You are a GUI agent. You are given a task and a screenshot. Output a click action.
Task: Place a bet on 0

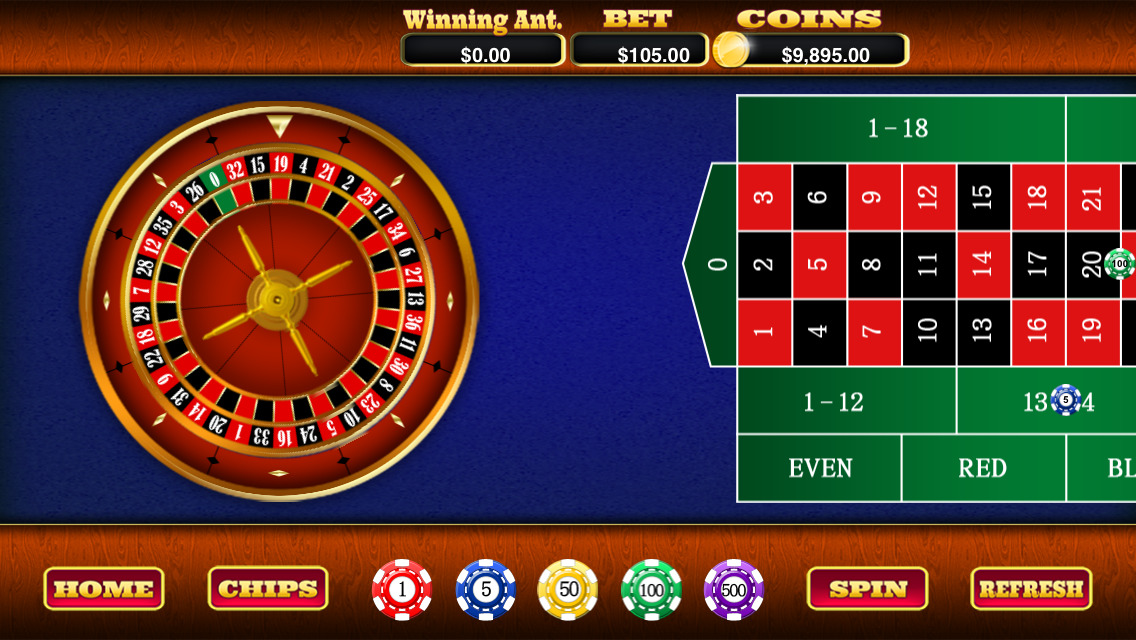(716, 265)
